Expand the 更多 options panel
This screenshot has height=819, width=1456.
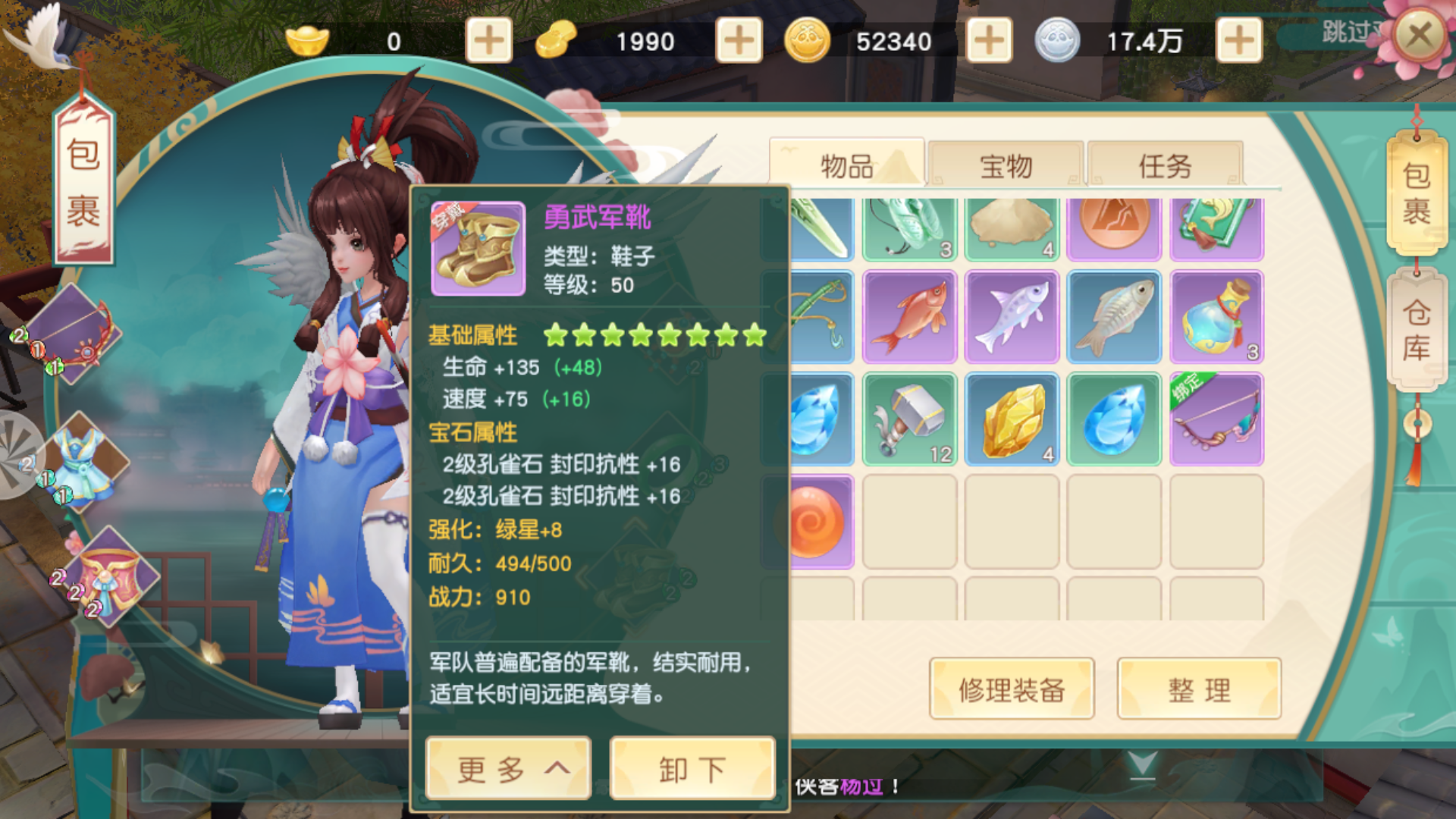coord(507,767)
